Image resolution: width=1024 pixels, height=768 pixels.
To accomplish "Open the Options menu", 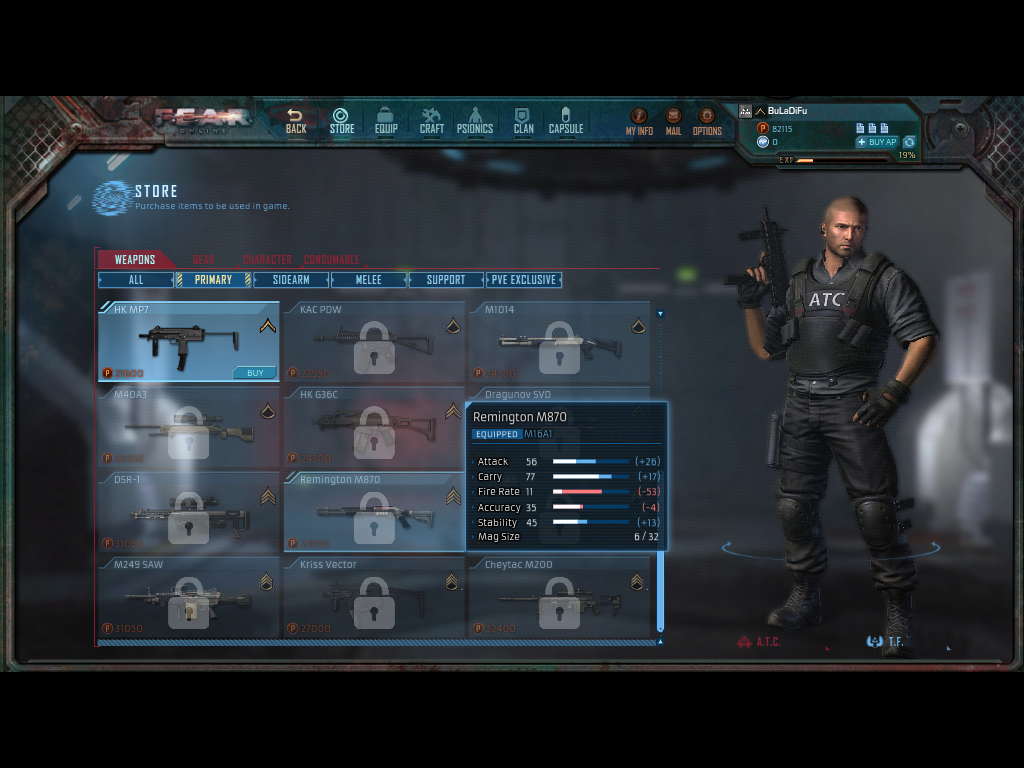I will [x=707, y=122].
